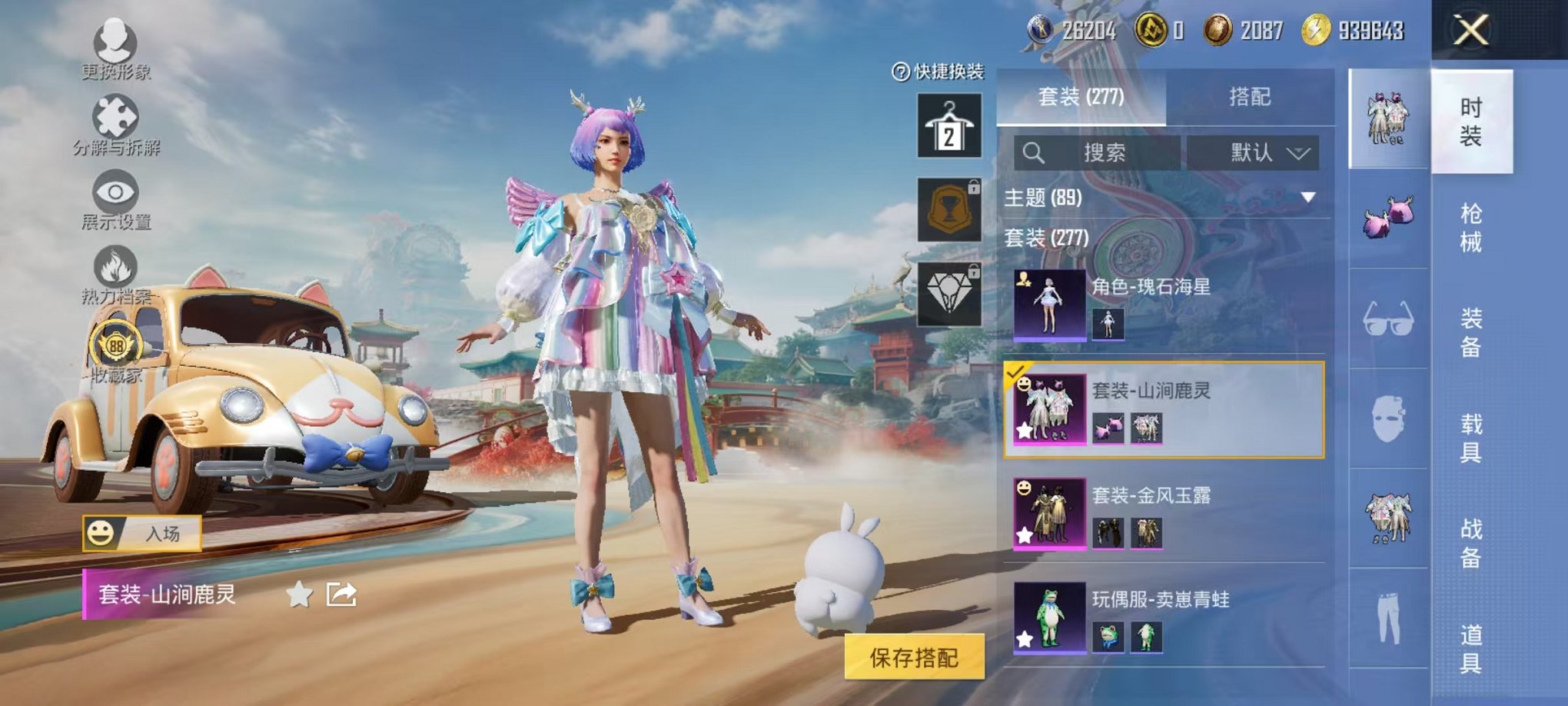
Task: Click the 搜索 search input field
Action: point(1107,152)
